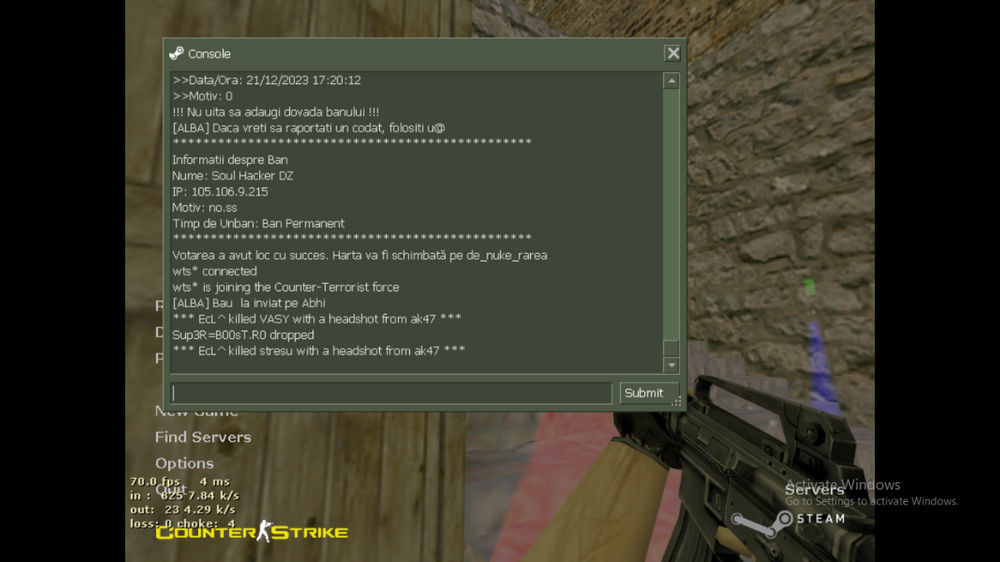The image size is (1000, 562).
Task: Submit the console command
Action: (x=643, y=393)
